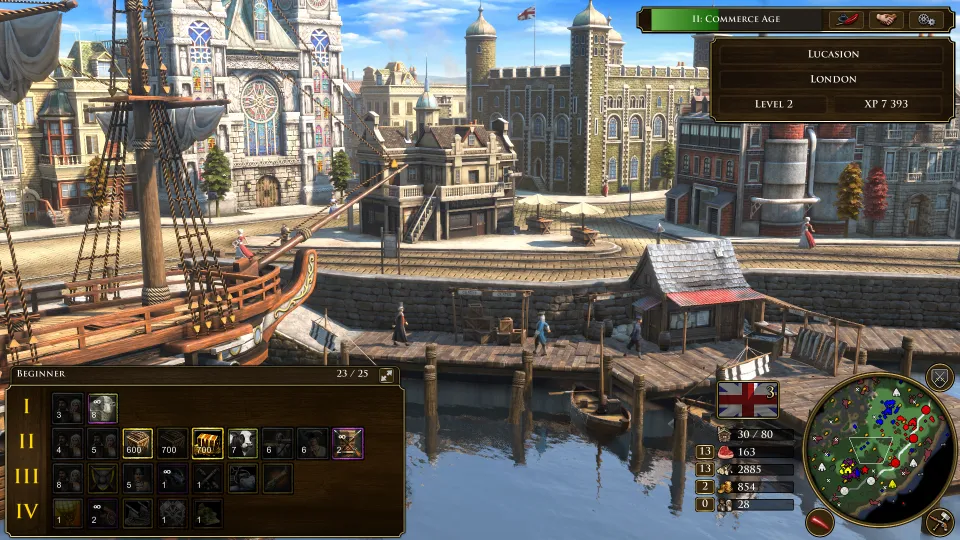Expand the Beginner deck panel
Image resolution: width=960 pixels, height=540 pixels.
click(387, 375)
